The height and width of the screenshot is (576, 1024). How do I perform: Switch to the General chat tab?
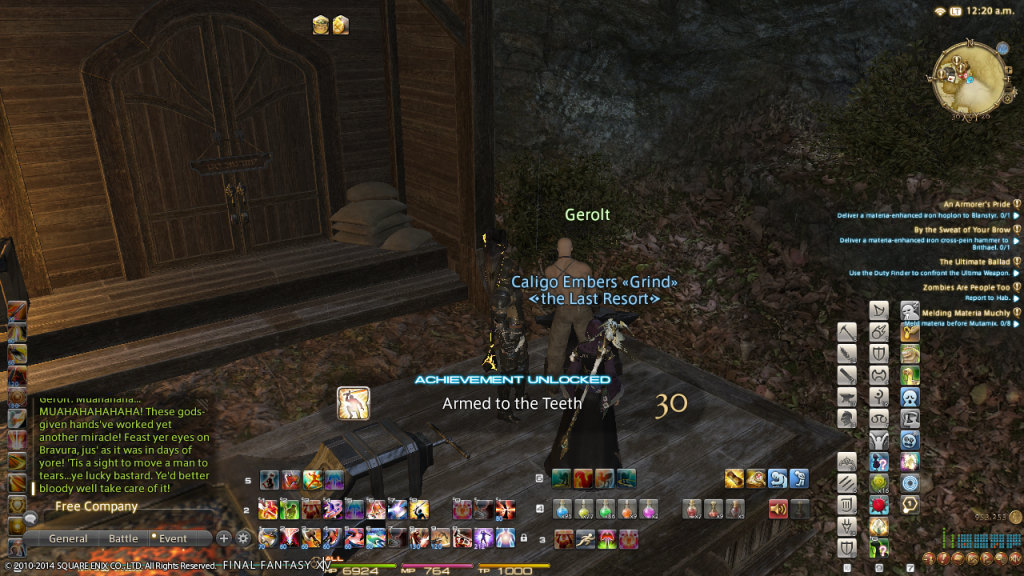point(68,538)
